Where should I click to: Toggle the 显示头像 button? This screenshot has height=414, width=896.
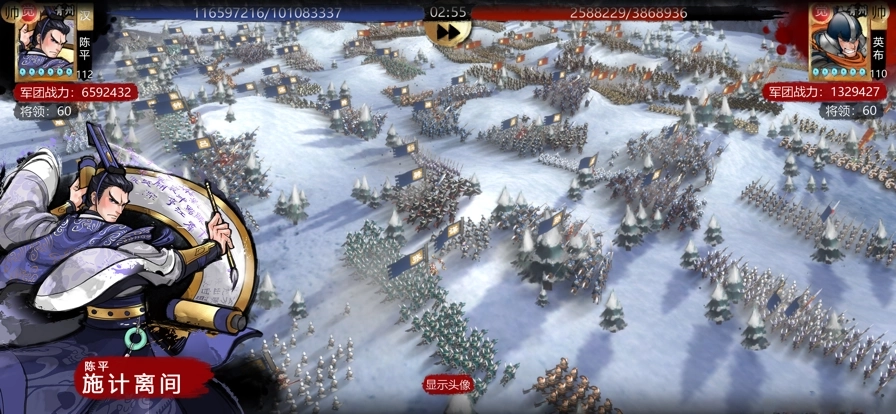[x=447, y=384]
